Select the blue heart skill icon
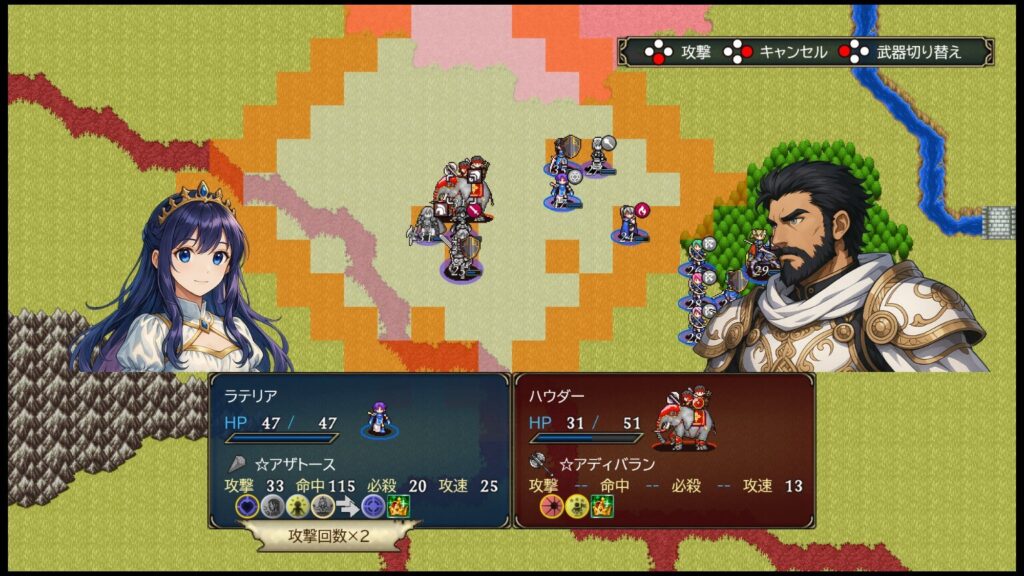 click(247, 507)
